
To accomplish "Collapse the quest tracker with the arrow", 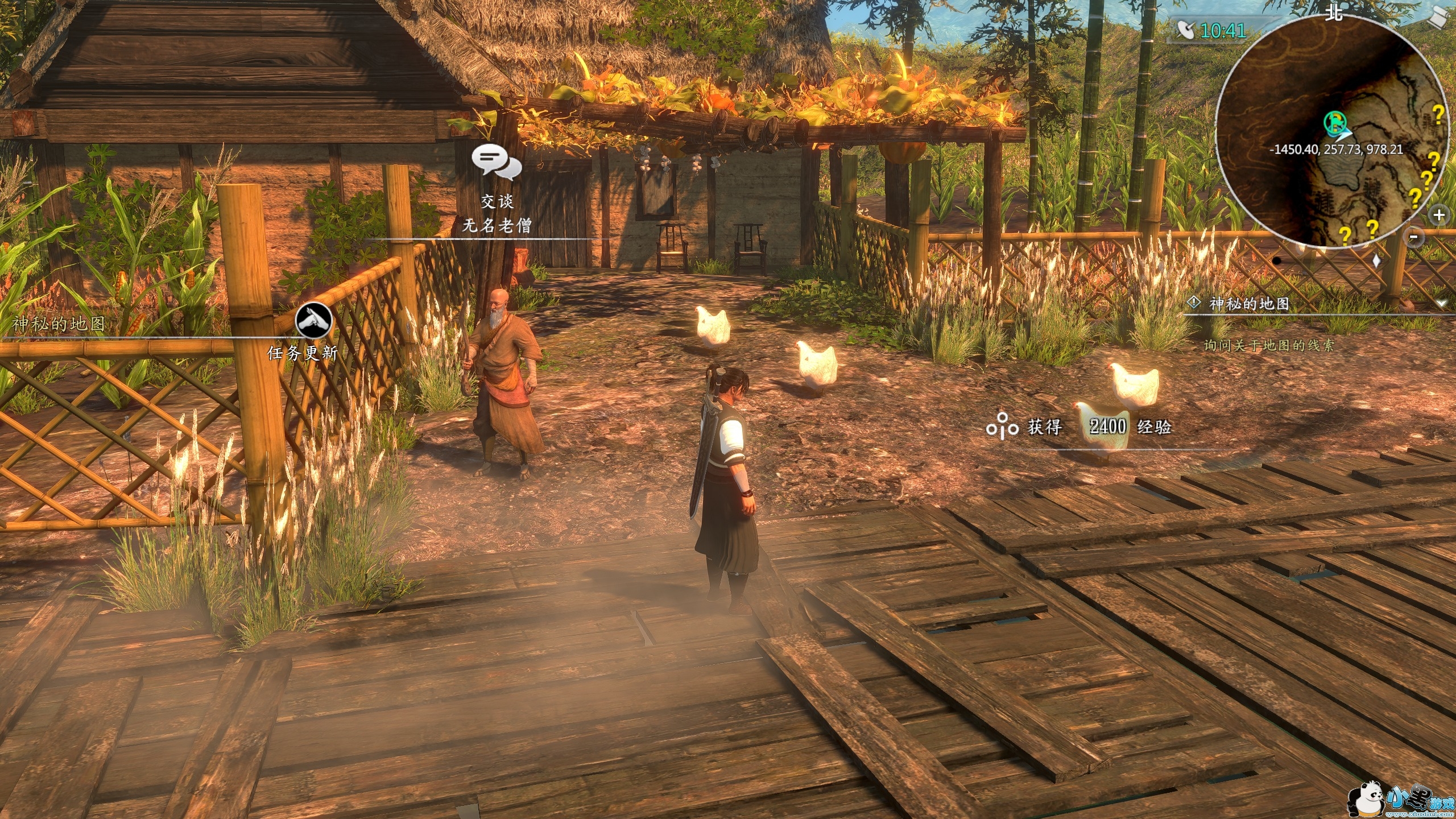I will pyautogui.click(x=1441, y=304).
